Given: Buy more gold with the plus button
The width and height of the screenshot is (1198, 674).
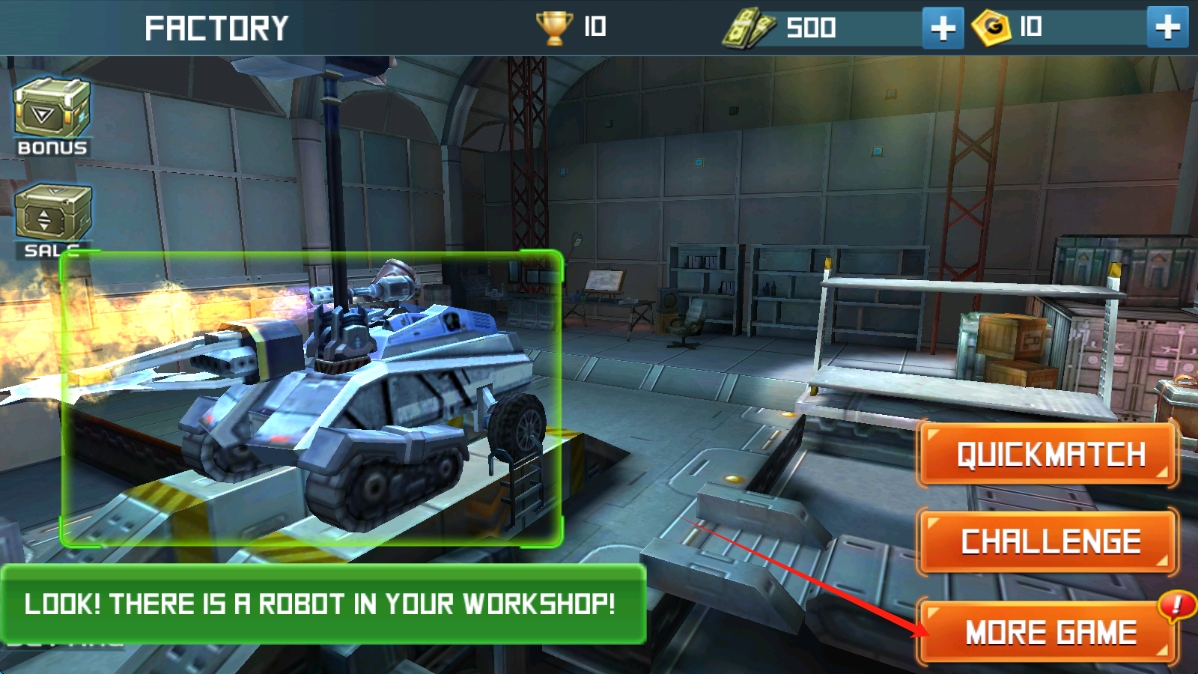Looking at the screenshot, I should (x=1167, y=28).
